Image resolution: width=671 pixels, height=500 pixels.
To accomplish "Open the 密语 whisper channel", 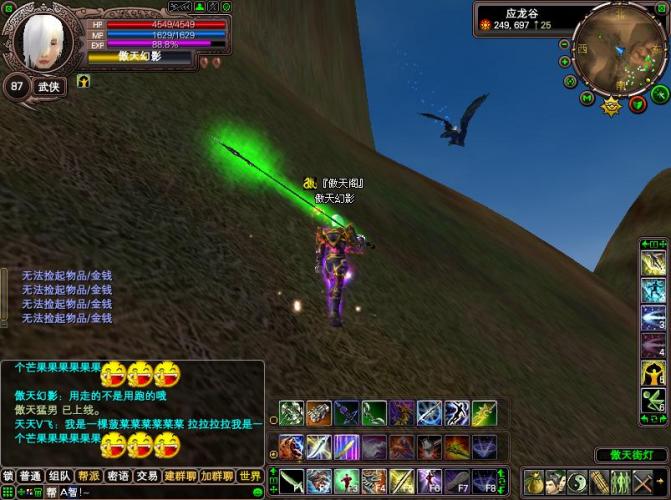I will click(x=118, y=476).
